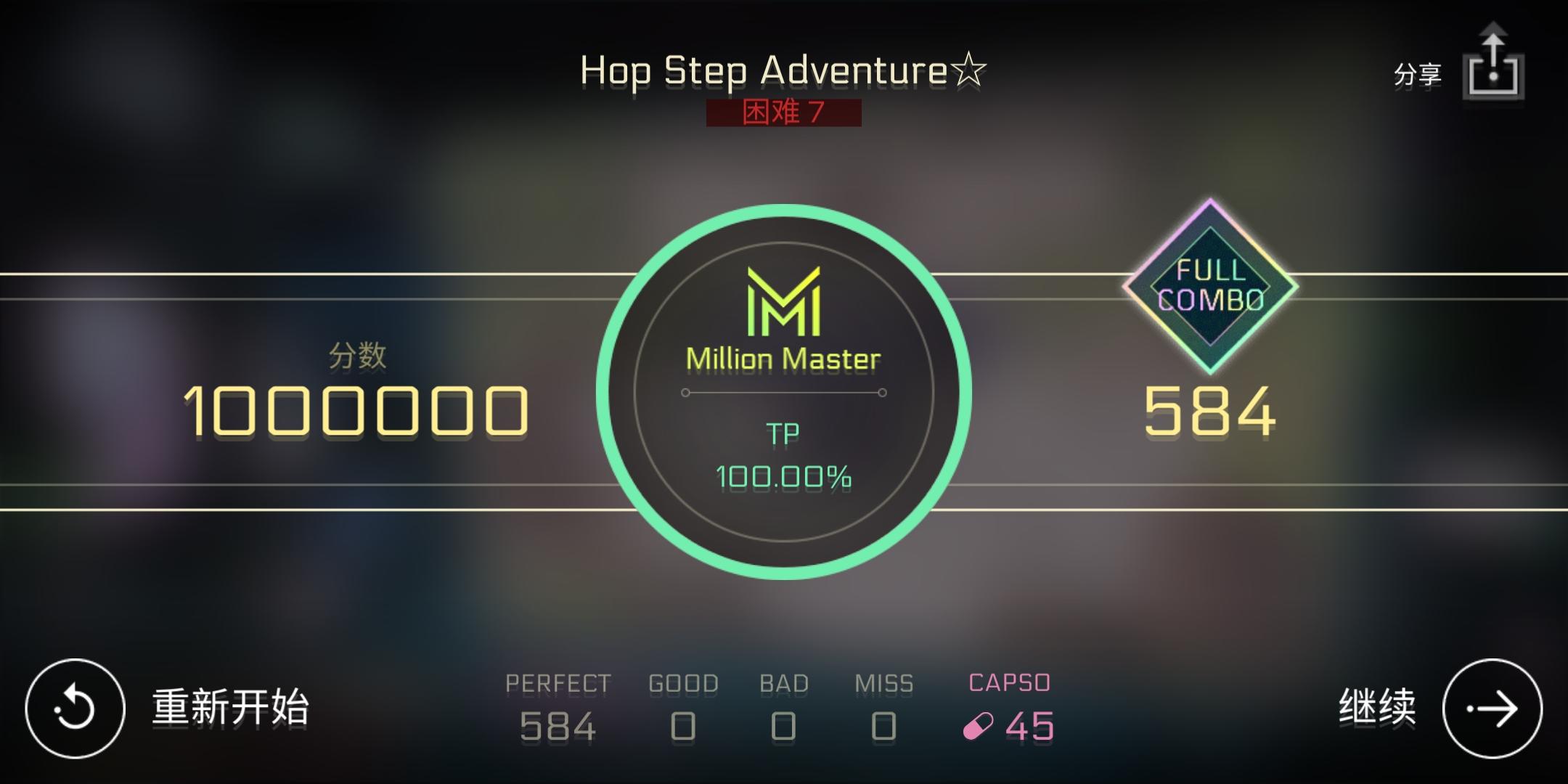Viewport: 1568px width, 784px height.
Task: Tap the 困难 7 difficulty badge
Action: click(784, 113)
